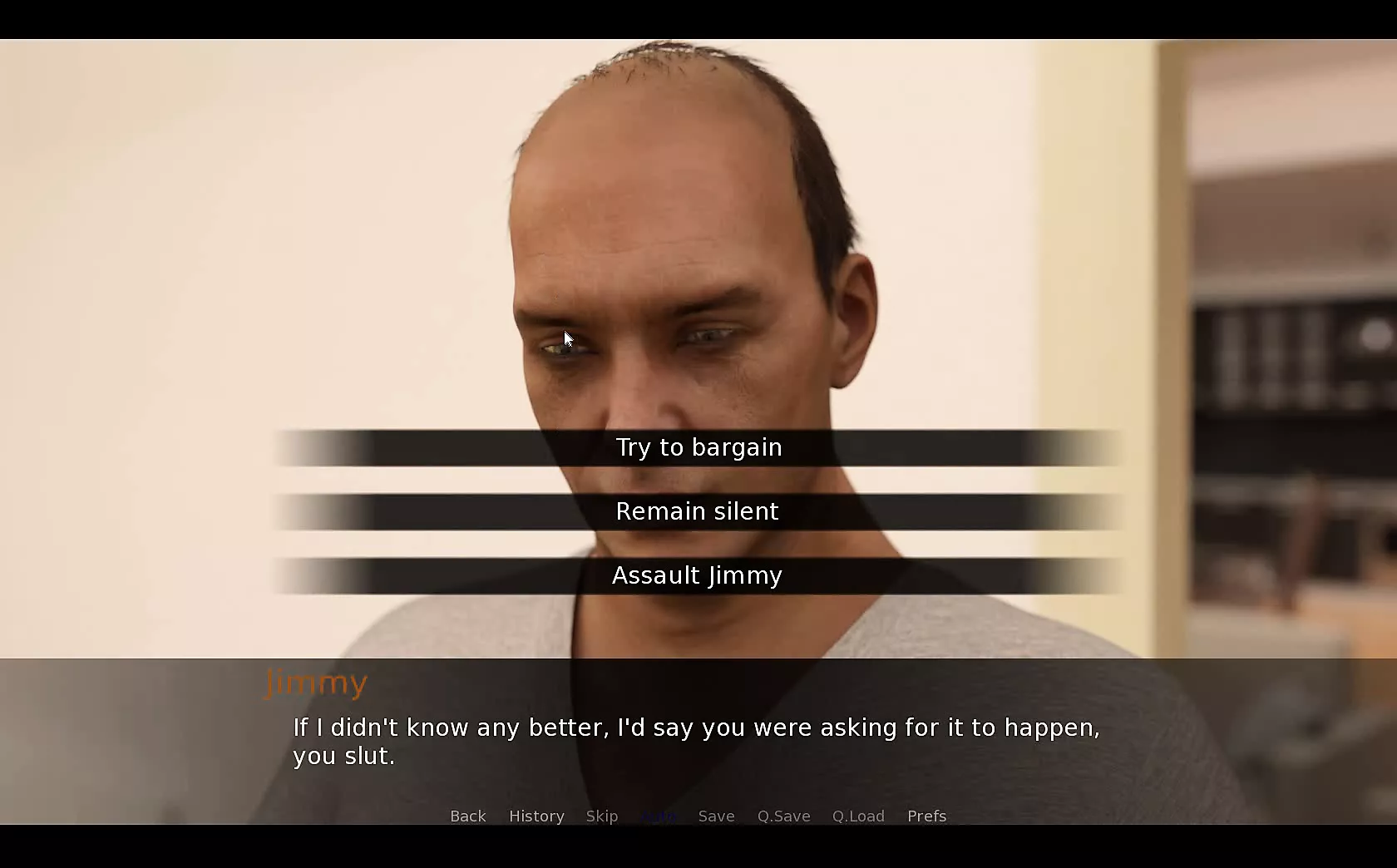
Task: Activate Skip in the quick menu
Action: click(601, 816)
